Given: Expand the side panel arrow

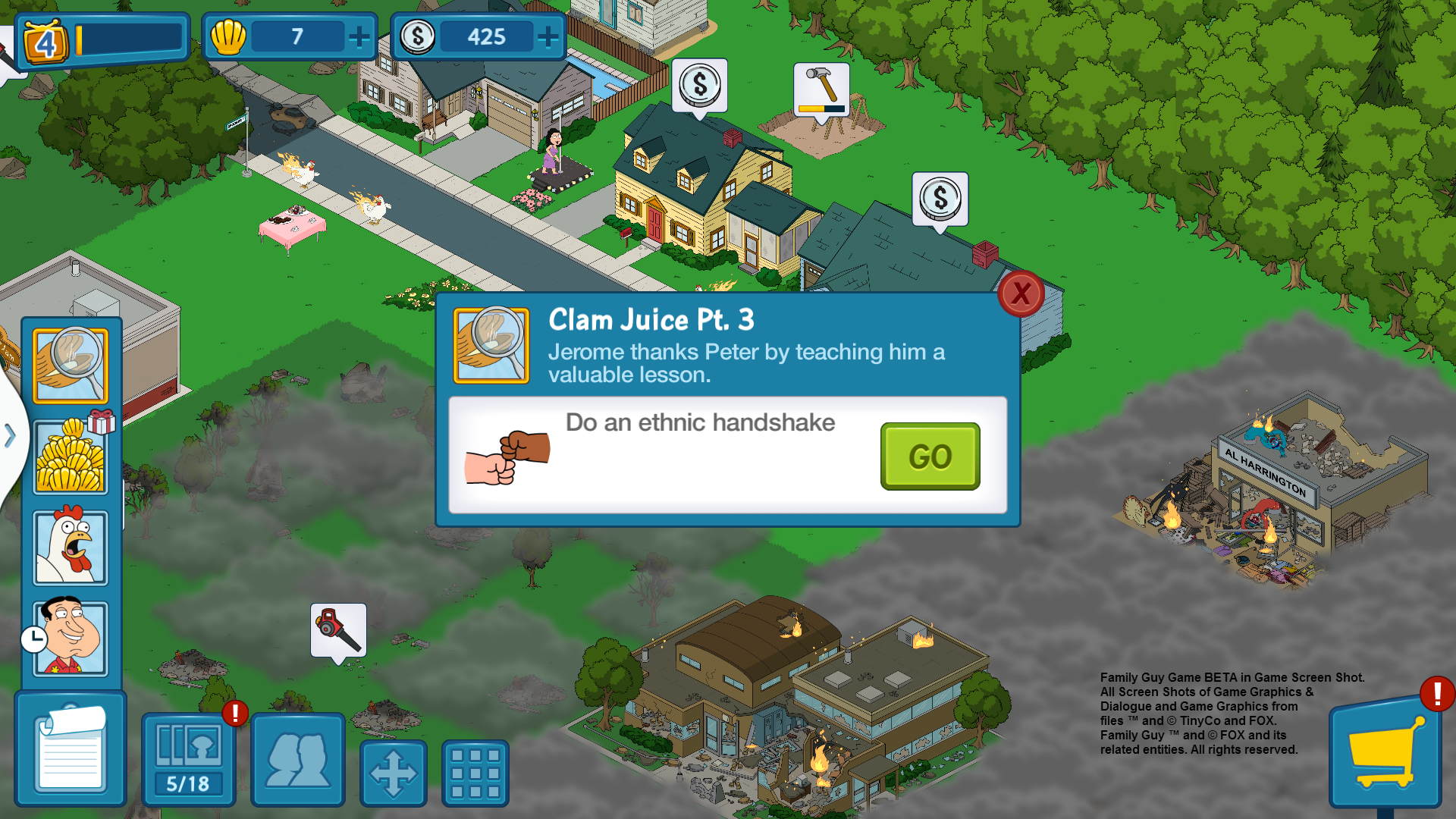Looking at the screenshot, I should point(10,435).
